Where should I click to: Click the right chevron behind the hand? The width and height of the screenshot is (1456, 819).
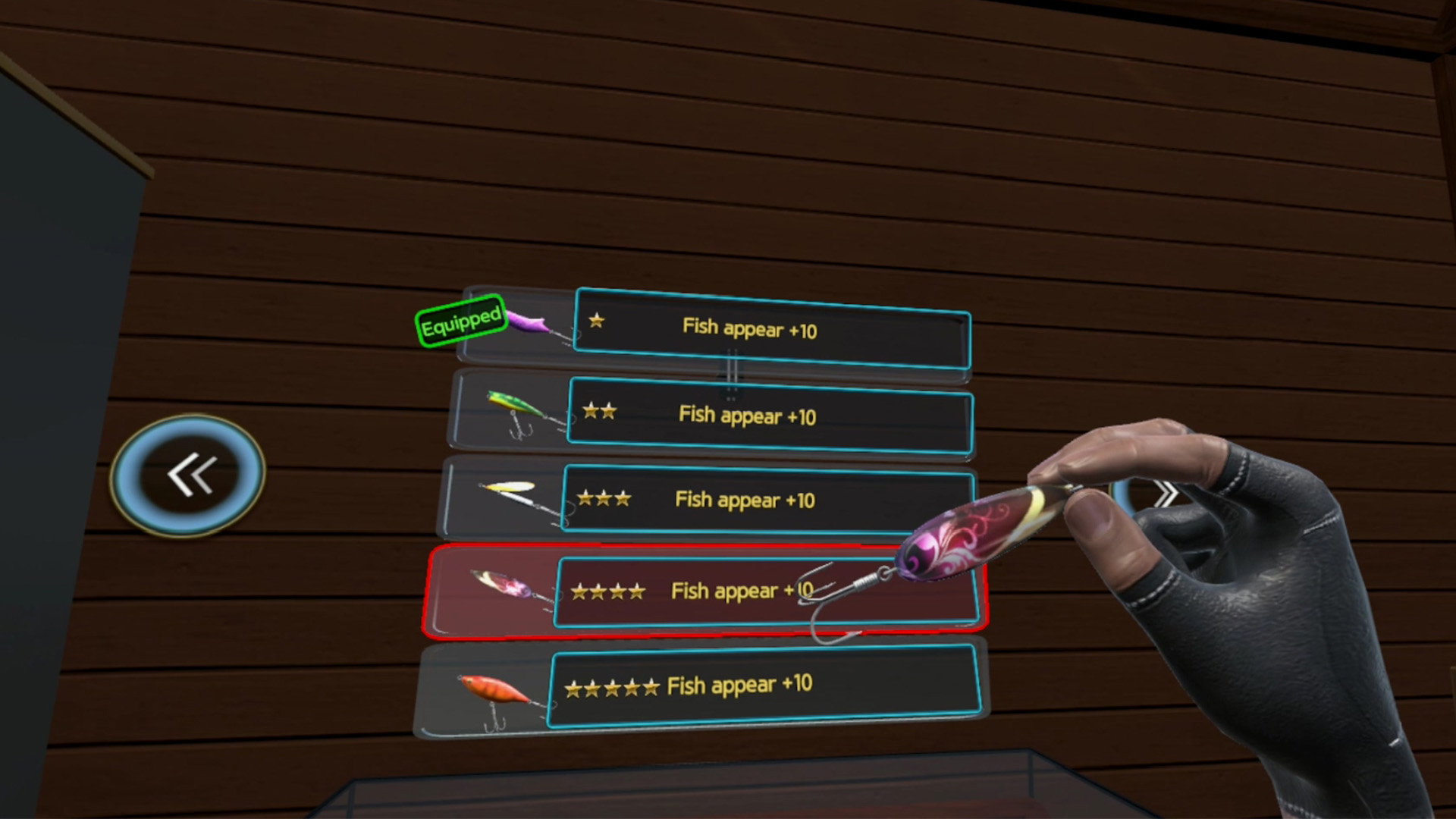pos(1166,493)
